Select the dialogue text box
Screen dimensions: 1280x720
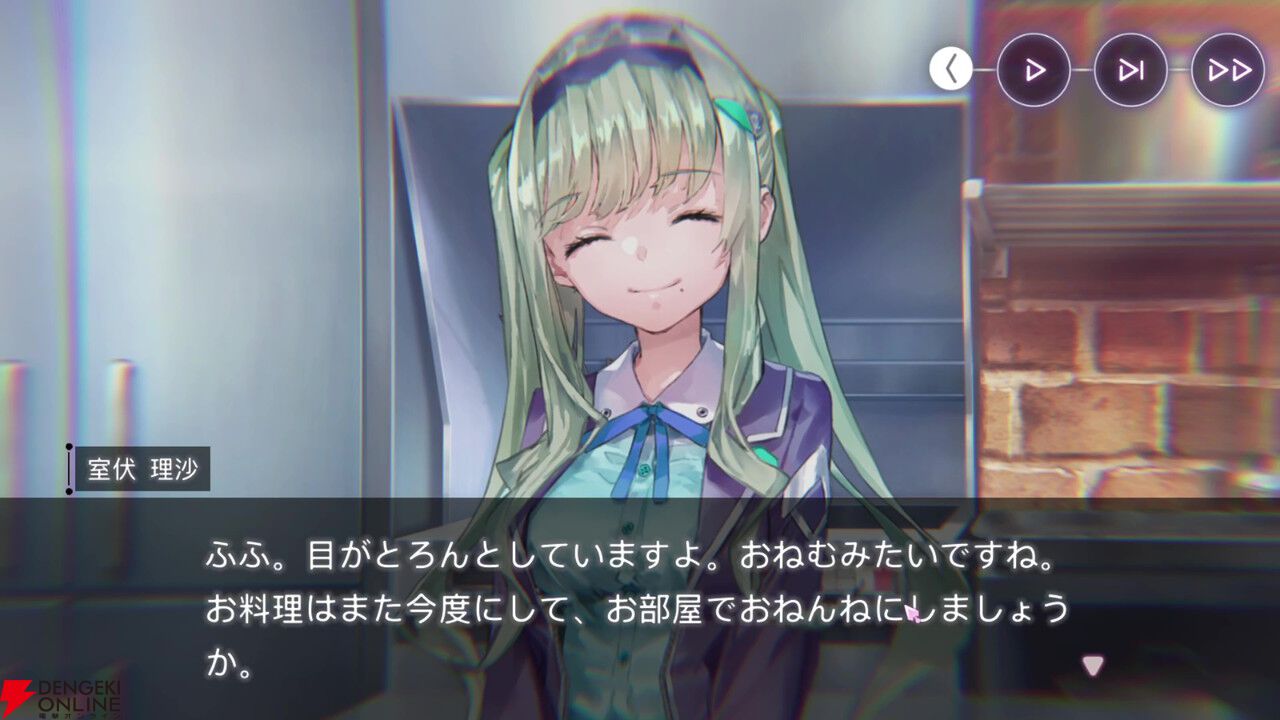[x=640, y=600]
